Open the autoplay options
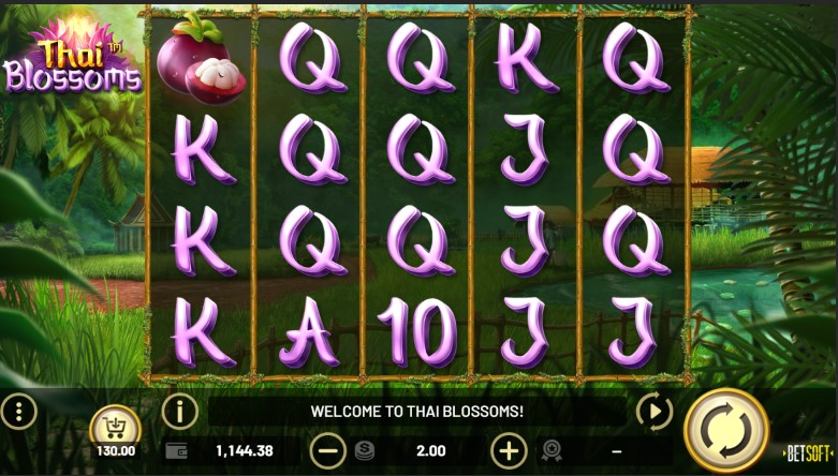Image resolution: width=838 pixels, height=476 pixels. click(653, 411)
